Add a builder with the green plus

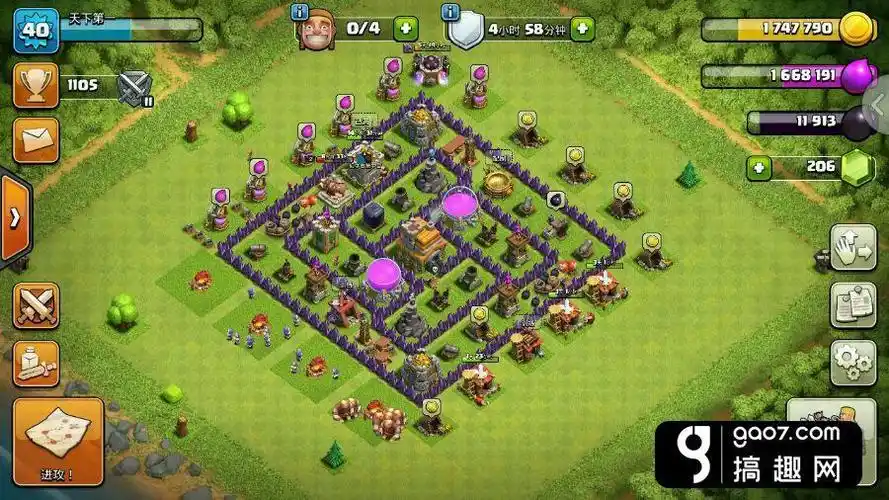click(405, 28)
